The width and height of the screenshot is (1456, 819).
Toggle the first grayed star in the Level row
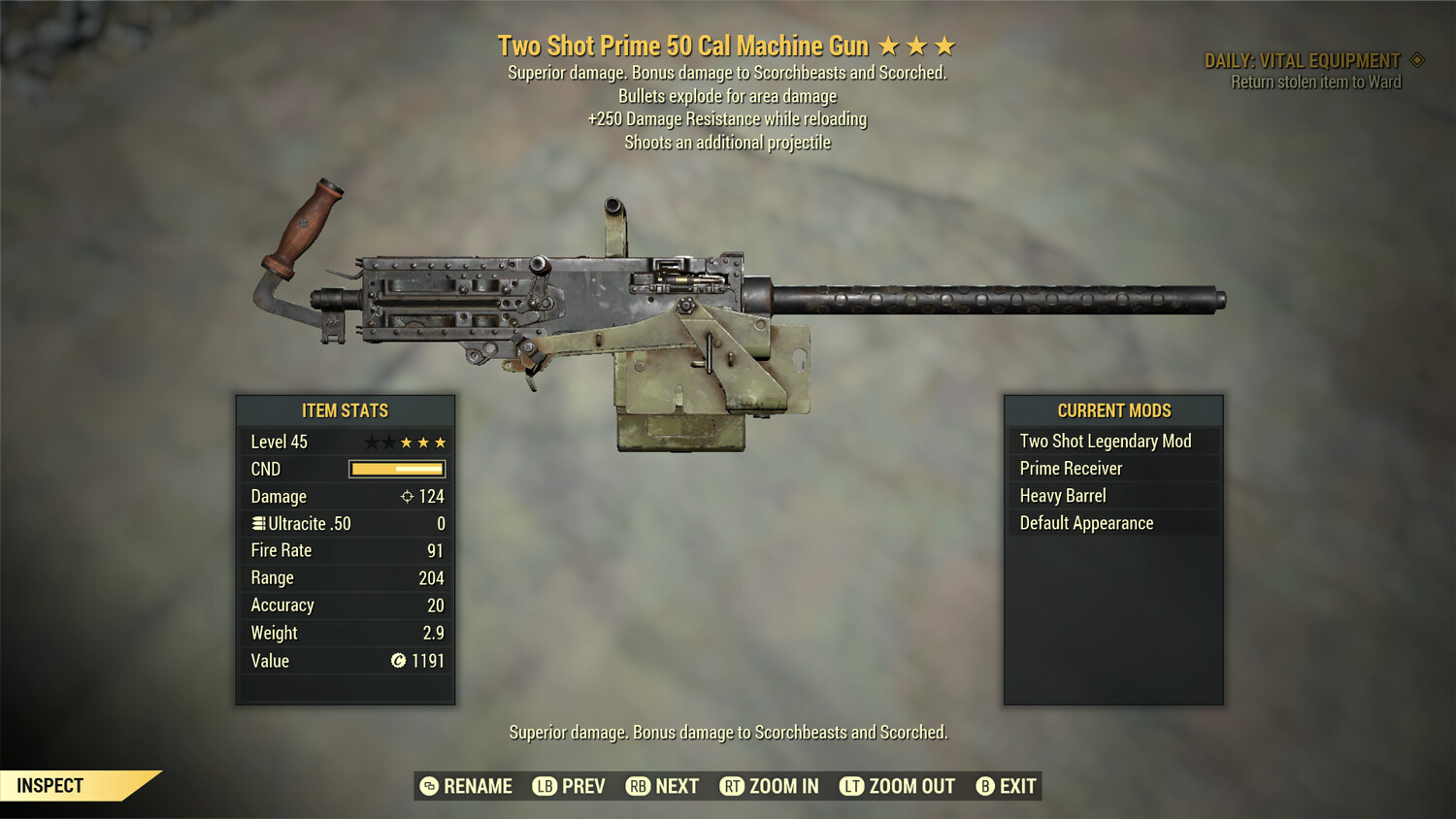point(373,442)
